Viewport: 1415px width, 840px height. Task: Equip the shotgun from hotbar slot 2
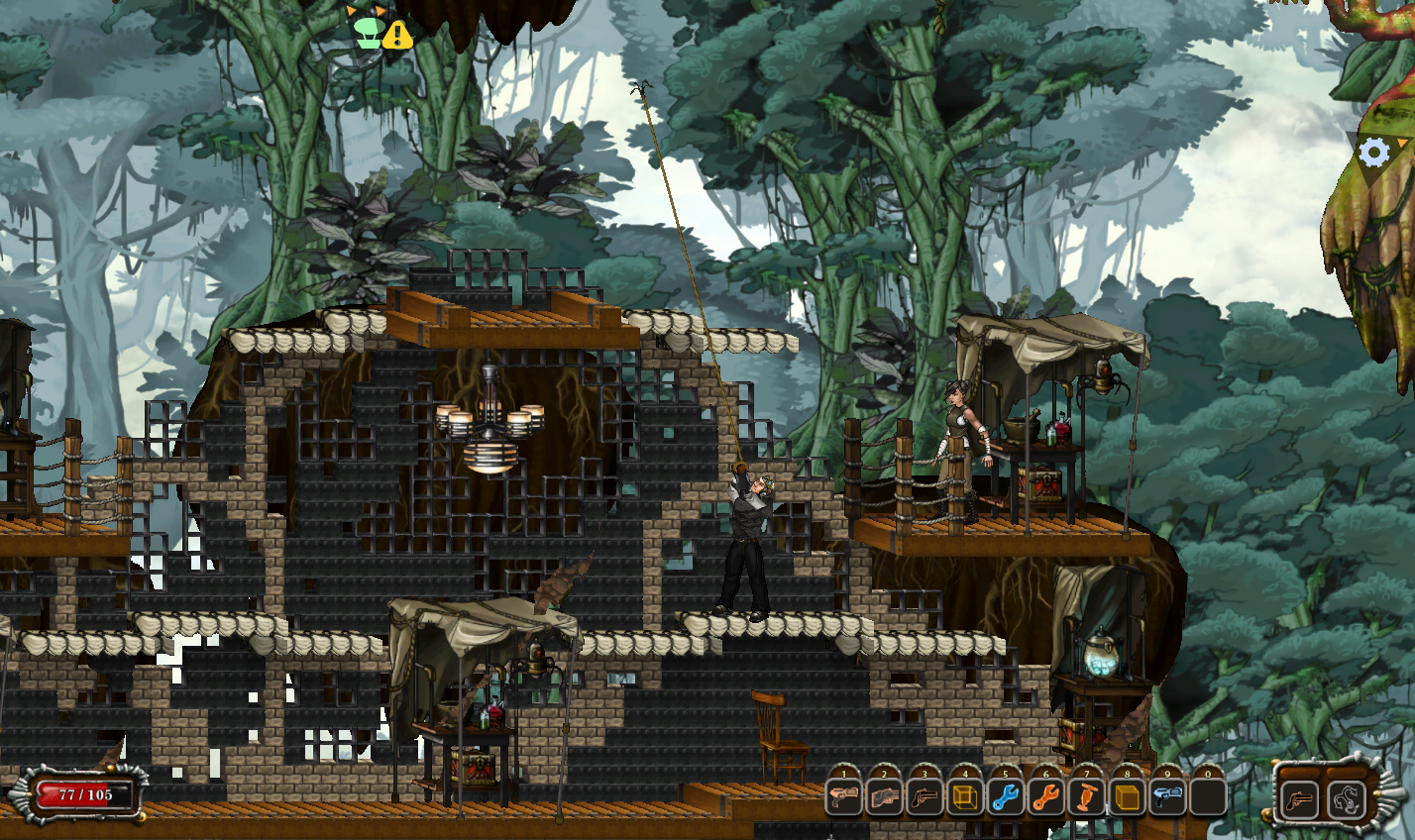point(884,797)
